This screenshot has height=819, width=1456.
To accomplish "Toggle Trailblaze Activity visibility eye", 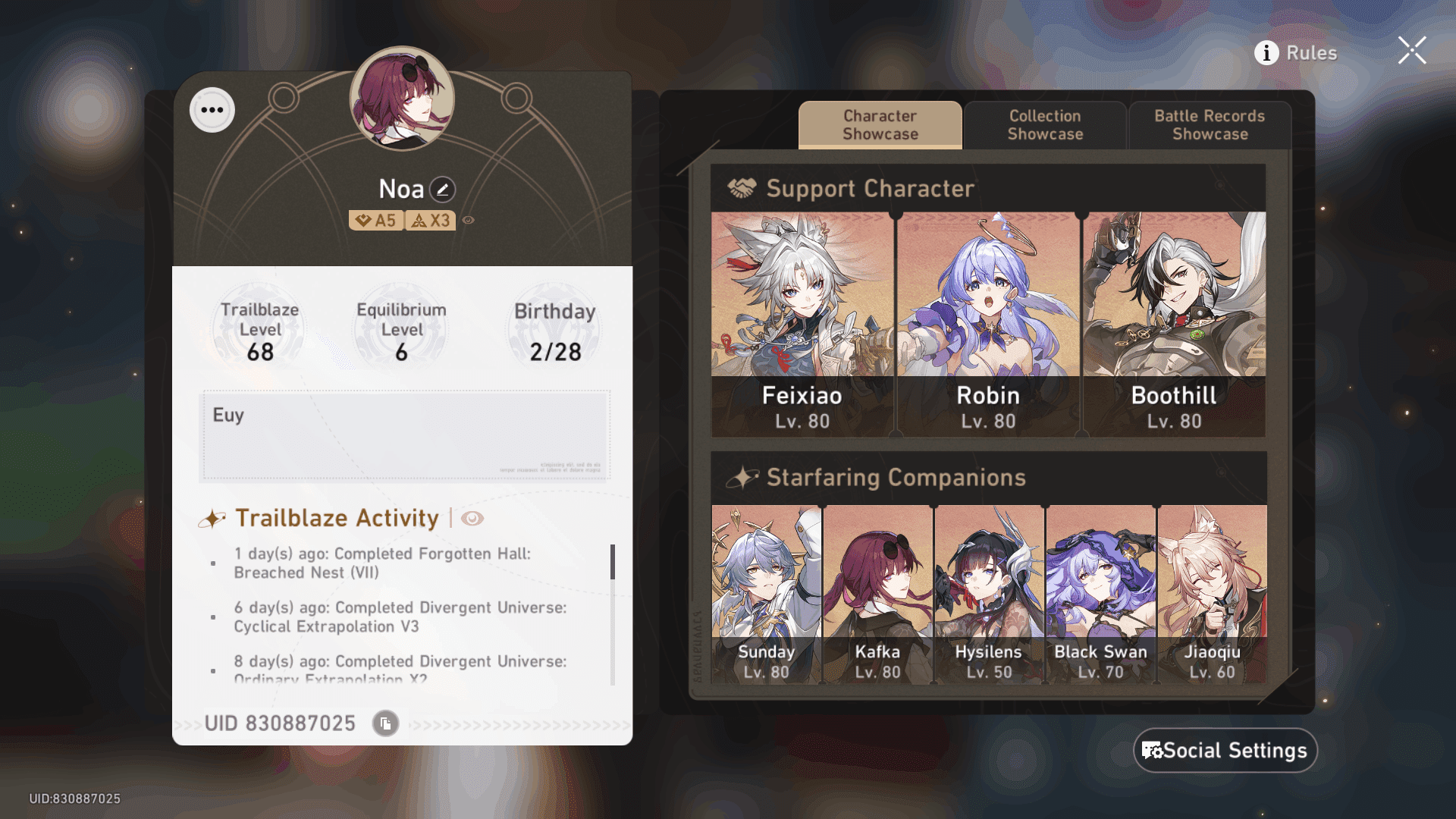I will click(x=473, y=518).
